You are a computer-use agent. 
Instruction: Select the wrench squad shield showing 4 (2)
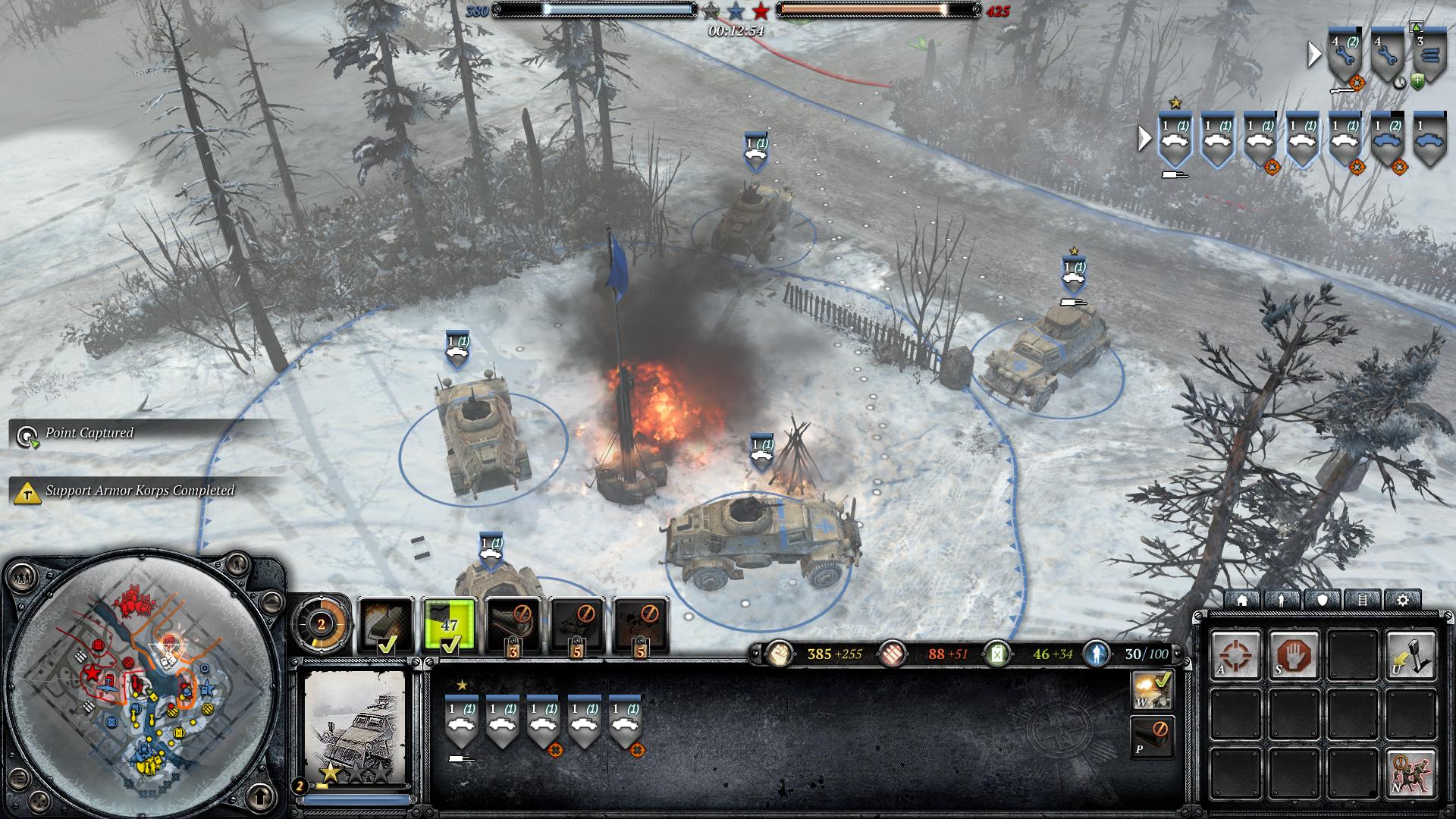(1345, 55)
